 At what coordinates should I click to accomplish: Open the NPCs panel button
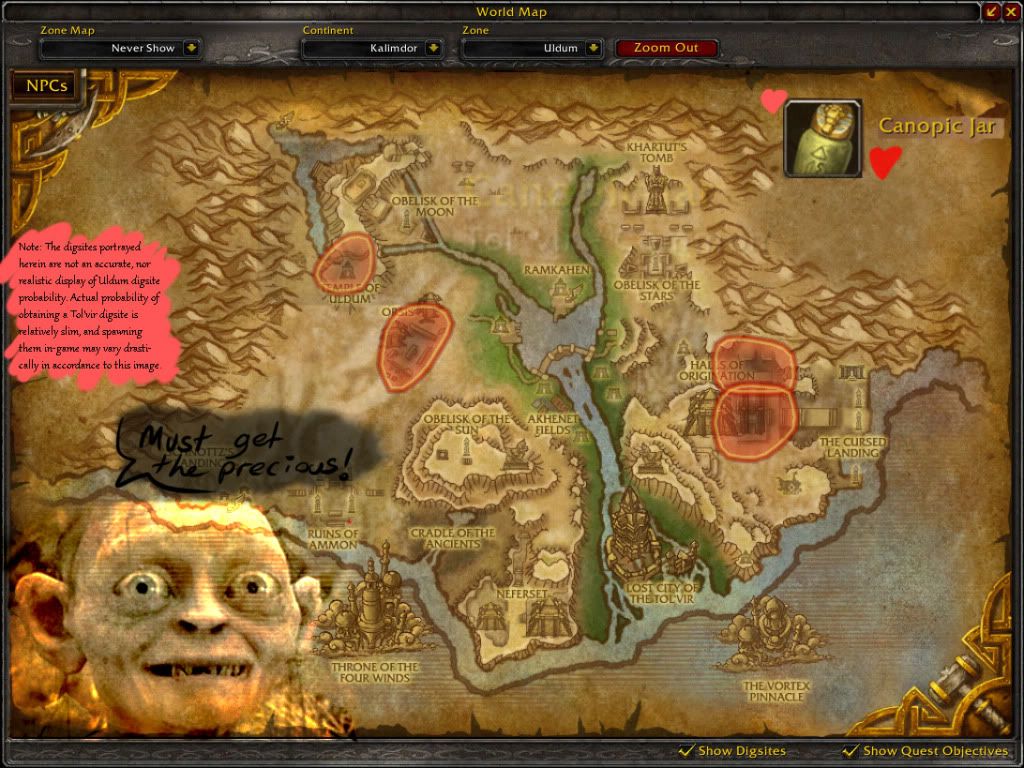46,86
